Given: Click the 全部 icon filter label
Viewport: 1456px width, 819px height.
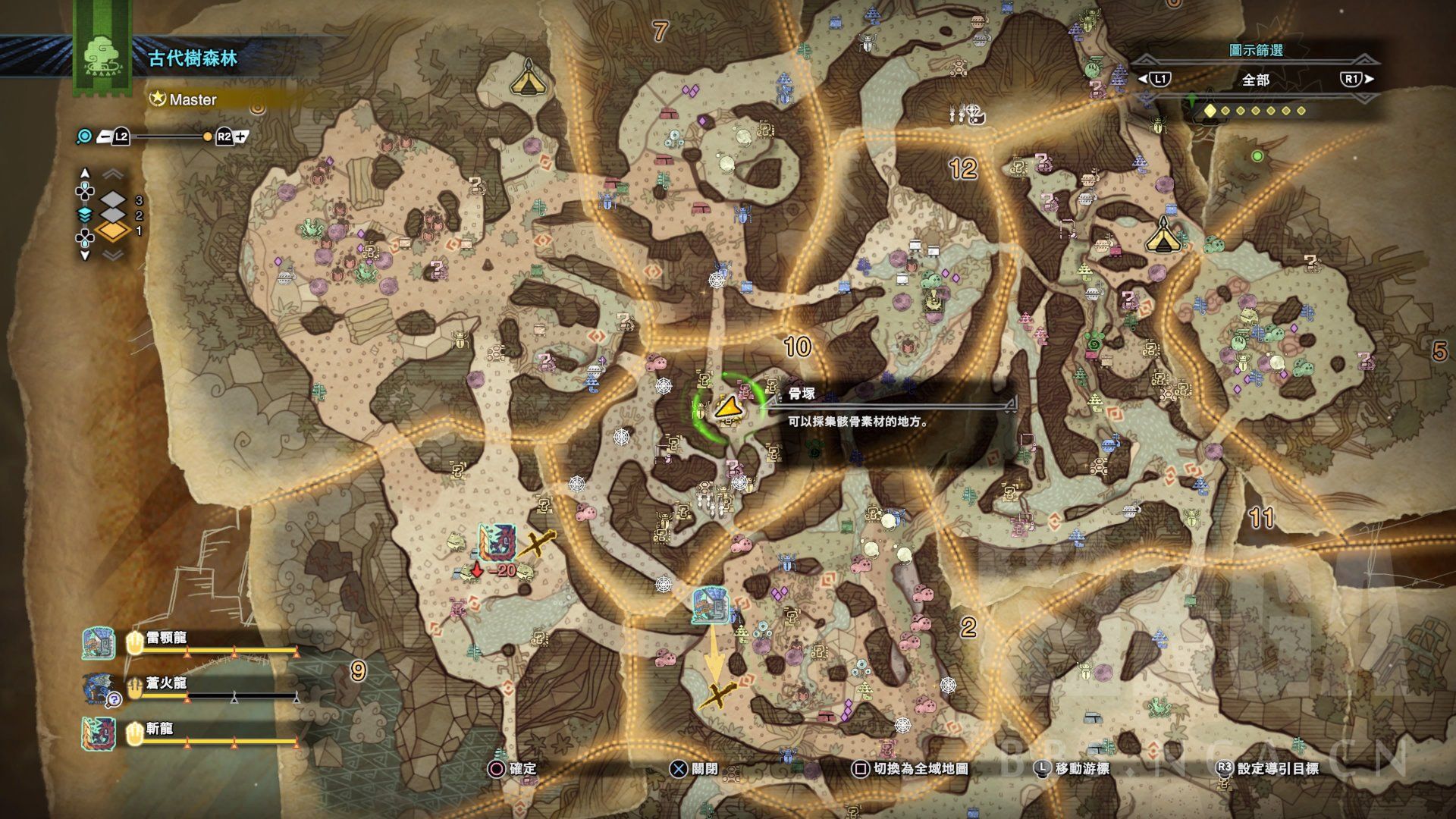Looking at the screenshot, I should [x=1256, y=80].
